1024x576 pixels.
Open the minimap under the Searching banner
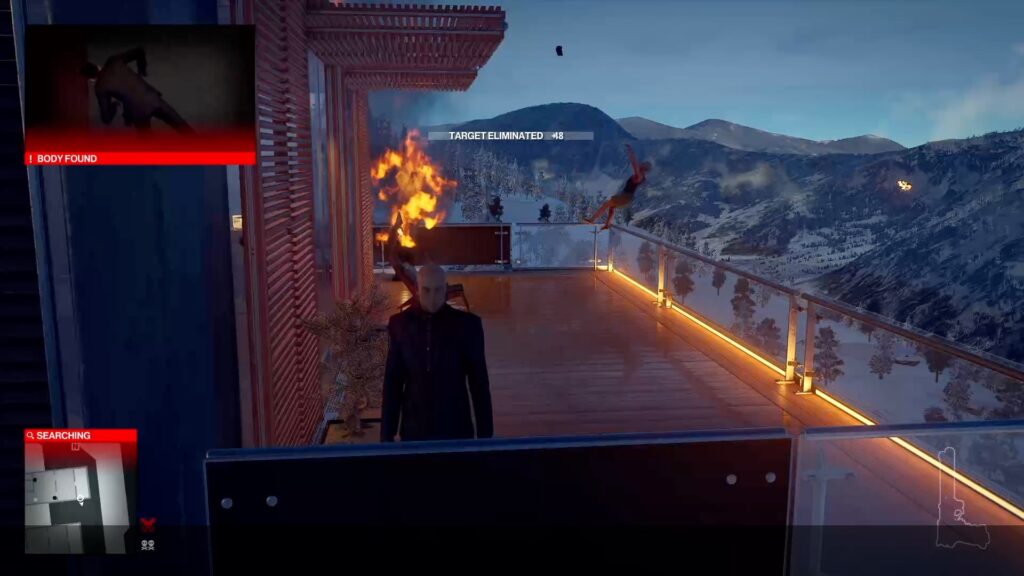[80, 497]
